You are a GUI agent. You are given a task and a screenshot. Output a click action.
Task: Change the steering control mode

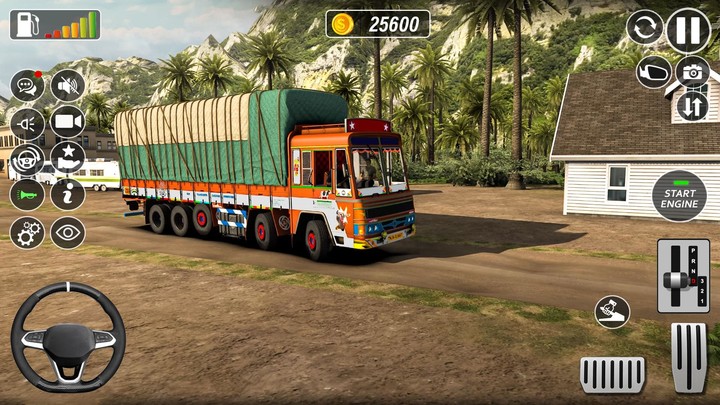click(x=26, y=159)
